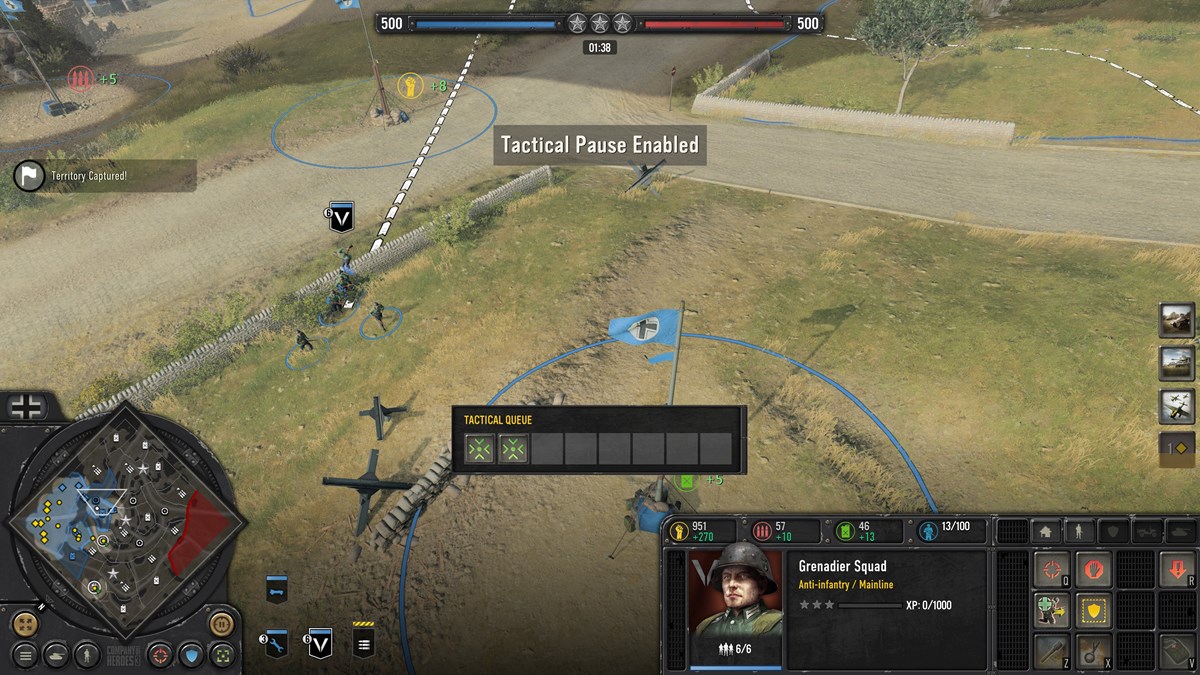Click the yellow shield command button
The image size is (1200, 675).
click(x=1093, y=610)
